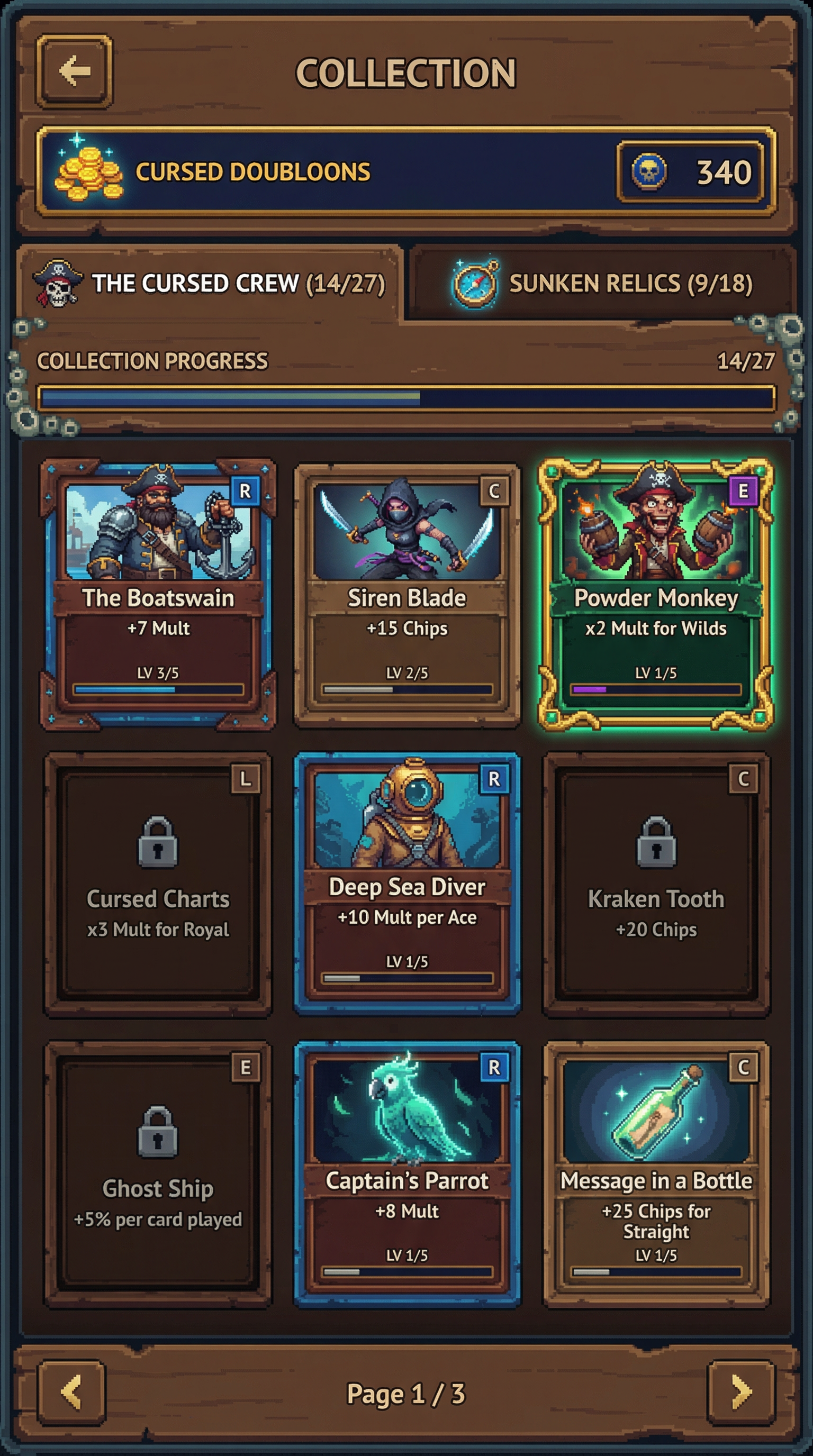
Task: Open the Deep Sea Diver card
Action: (406, 885)
